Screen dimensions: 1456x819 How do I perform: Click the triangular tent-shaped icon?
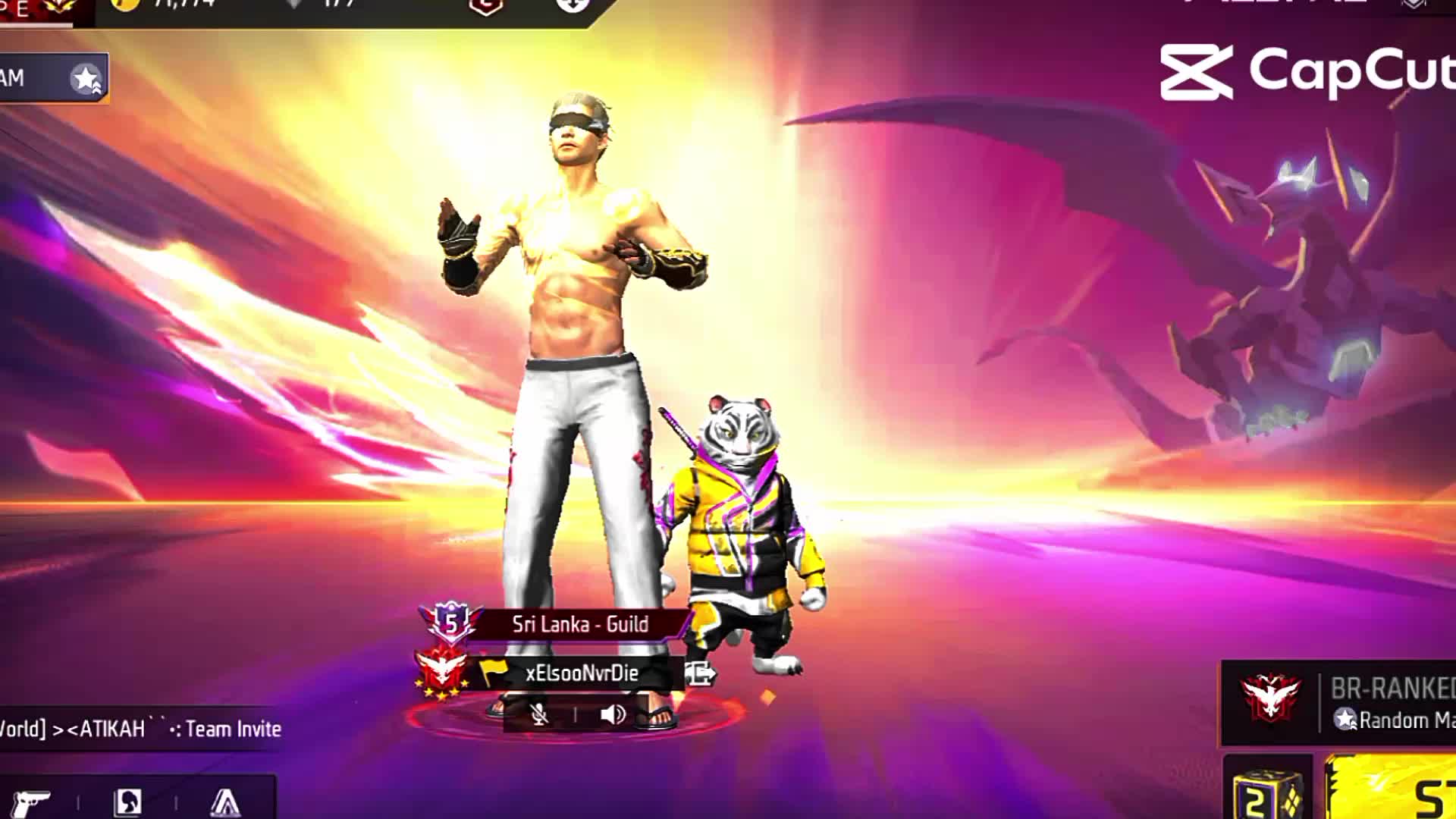[x=224, y=802]
